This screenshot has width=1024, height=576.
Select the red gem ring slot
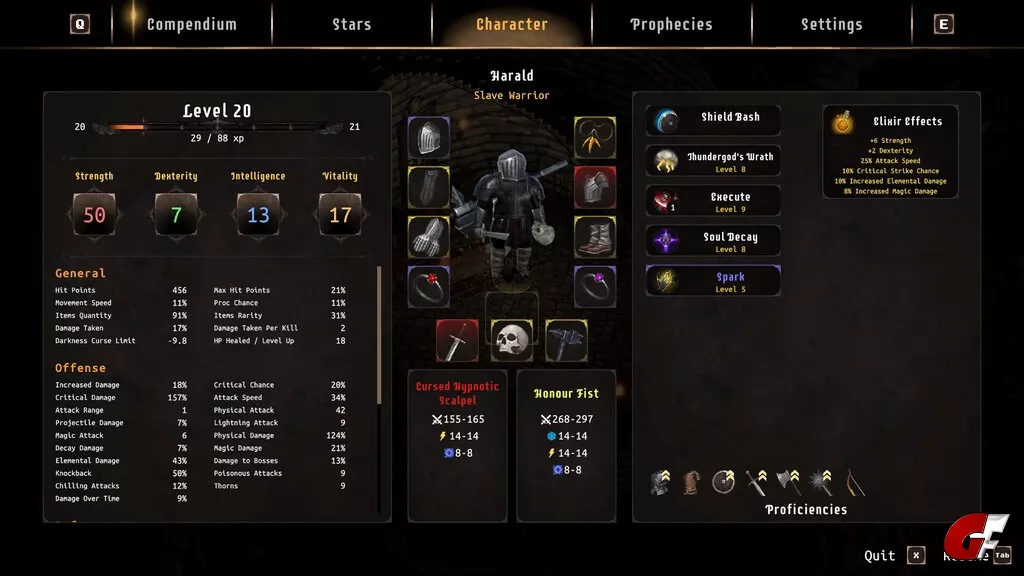pos(429,286)
